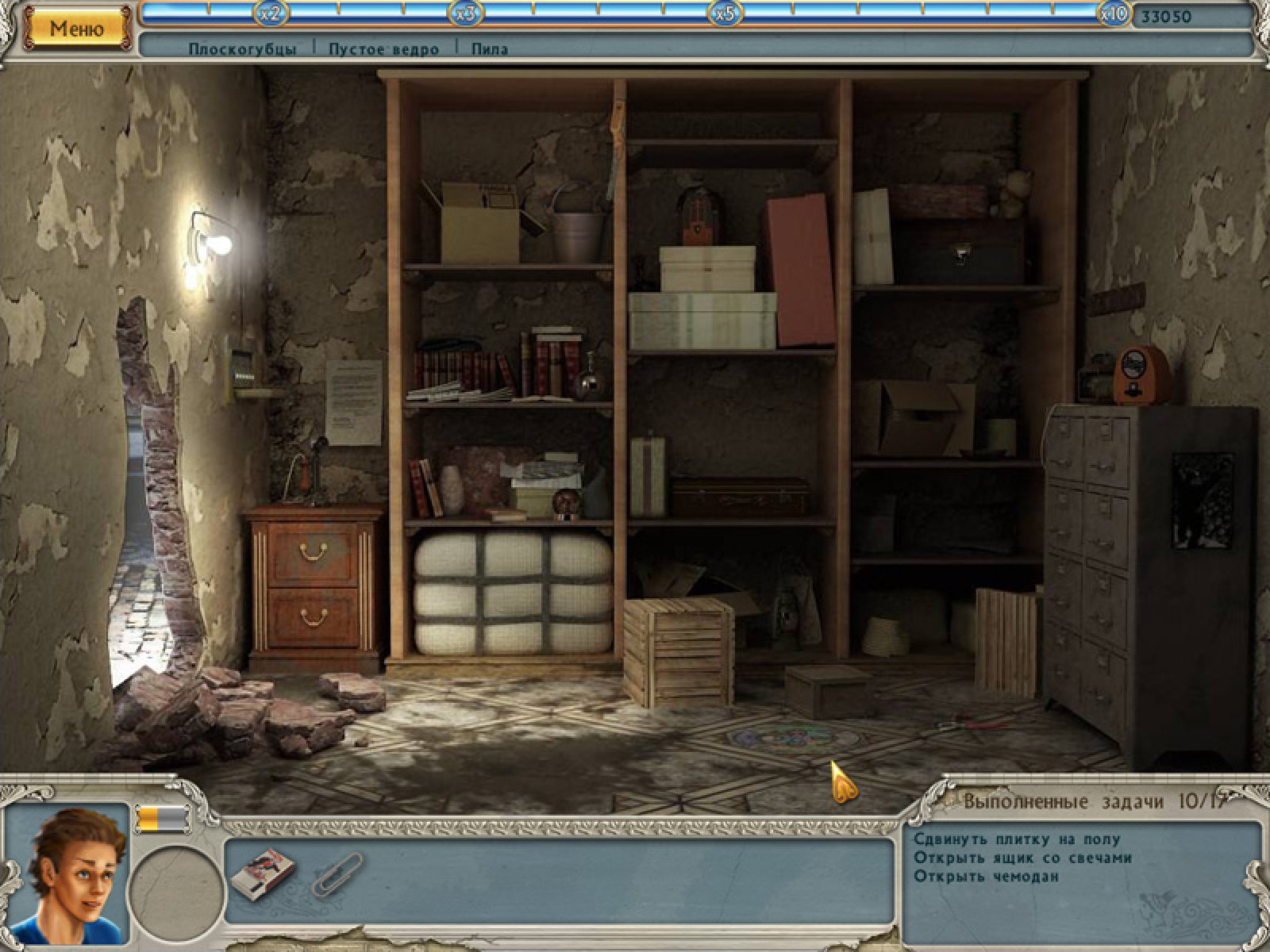Viewport: 1270px width, 952px height.
Task: Click the character portrait
Action: pos(67,873)
